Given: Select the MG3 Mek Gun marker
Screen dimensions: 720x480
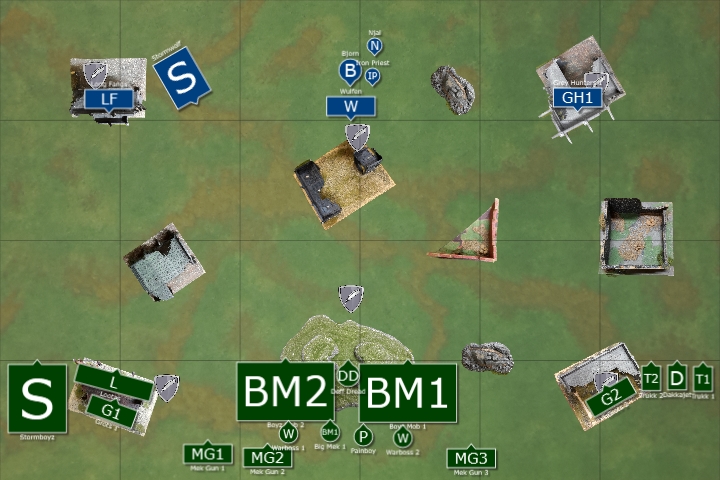Looking at the screenshot, I should tap(470, 457).
